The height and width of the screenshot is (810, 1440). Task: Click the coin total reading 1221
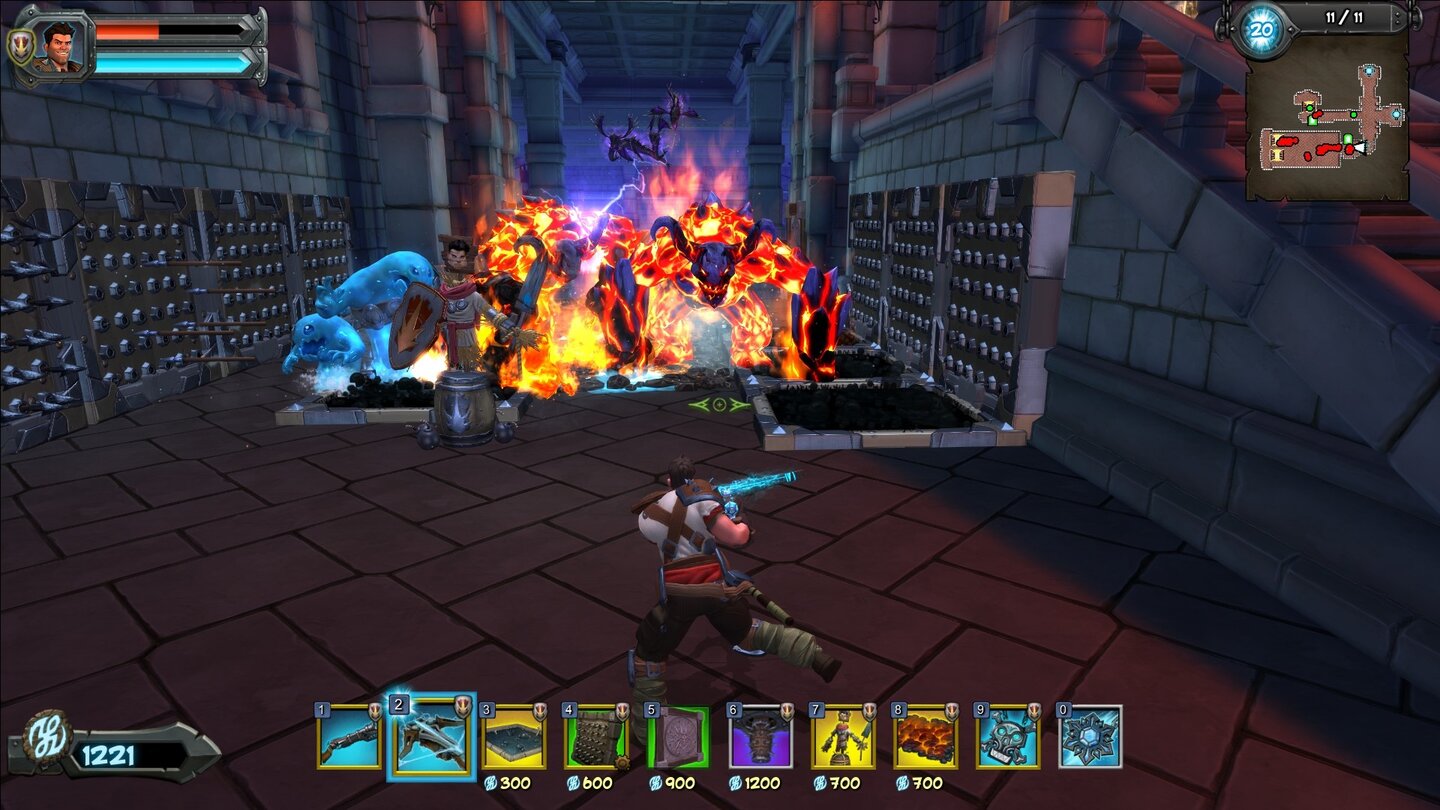point(110,758)
